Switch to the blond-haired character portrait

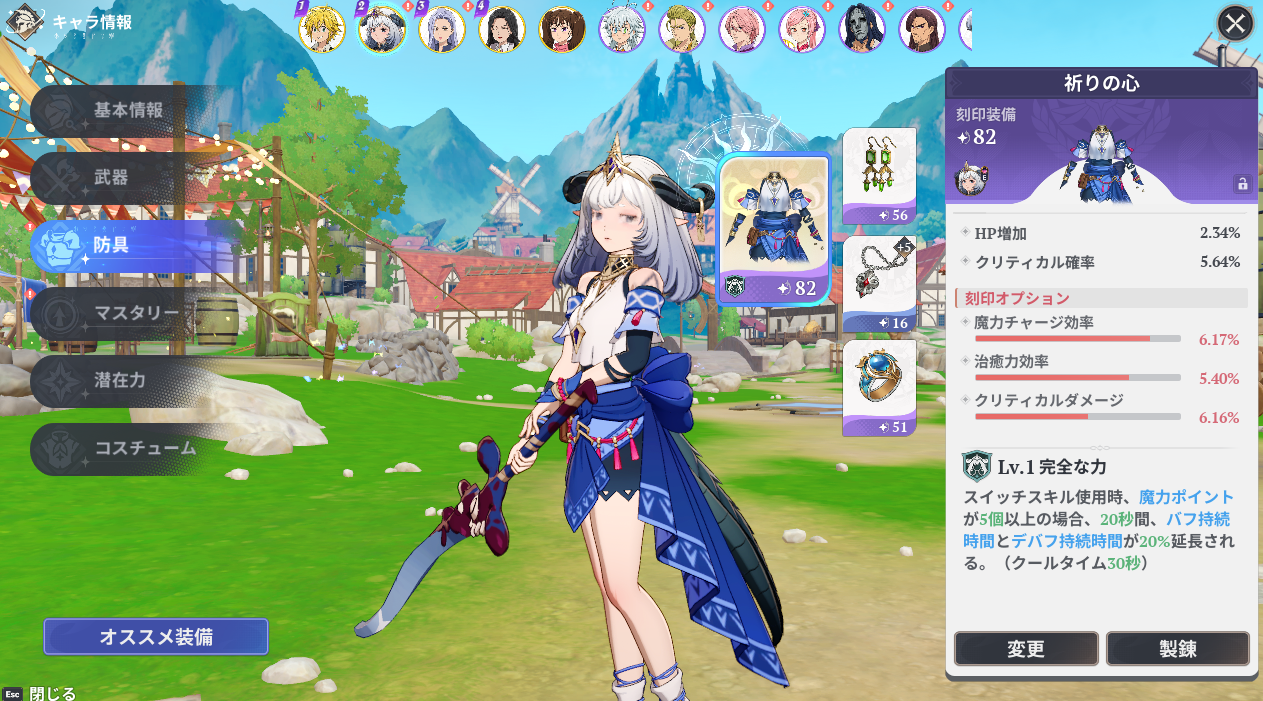click(322, 29)
